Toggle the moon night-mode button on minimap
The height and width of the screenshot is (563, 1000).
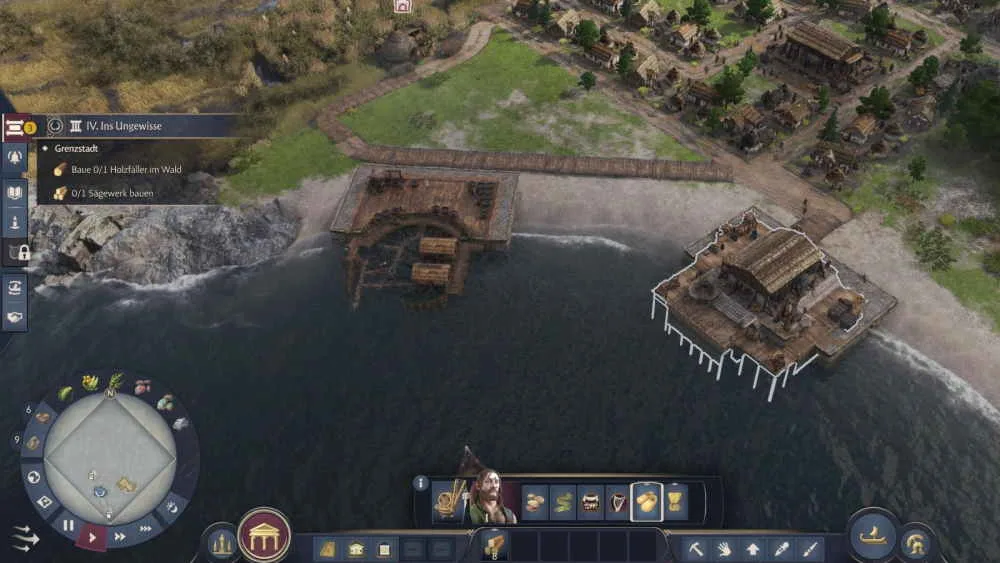(170, 506)
